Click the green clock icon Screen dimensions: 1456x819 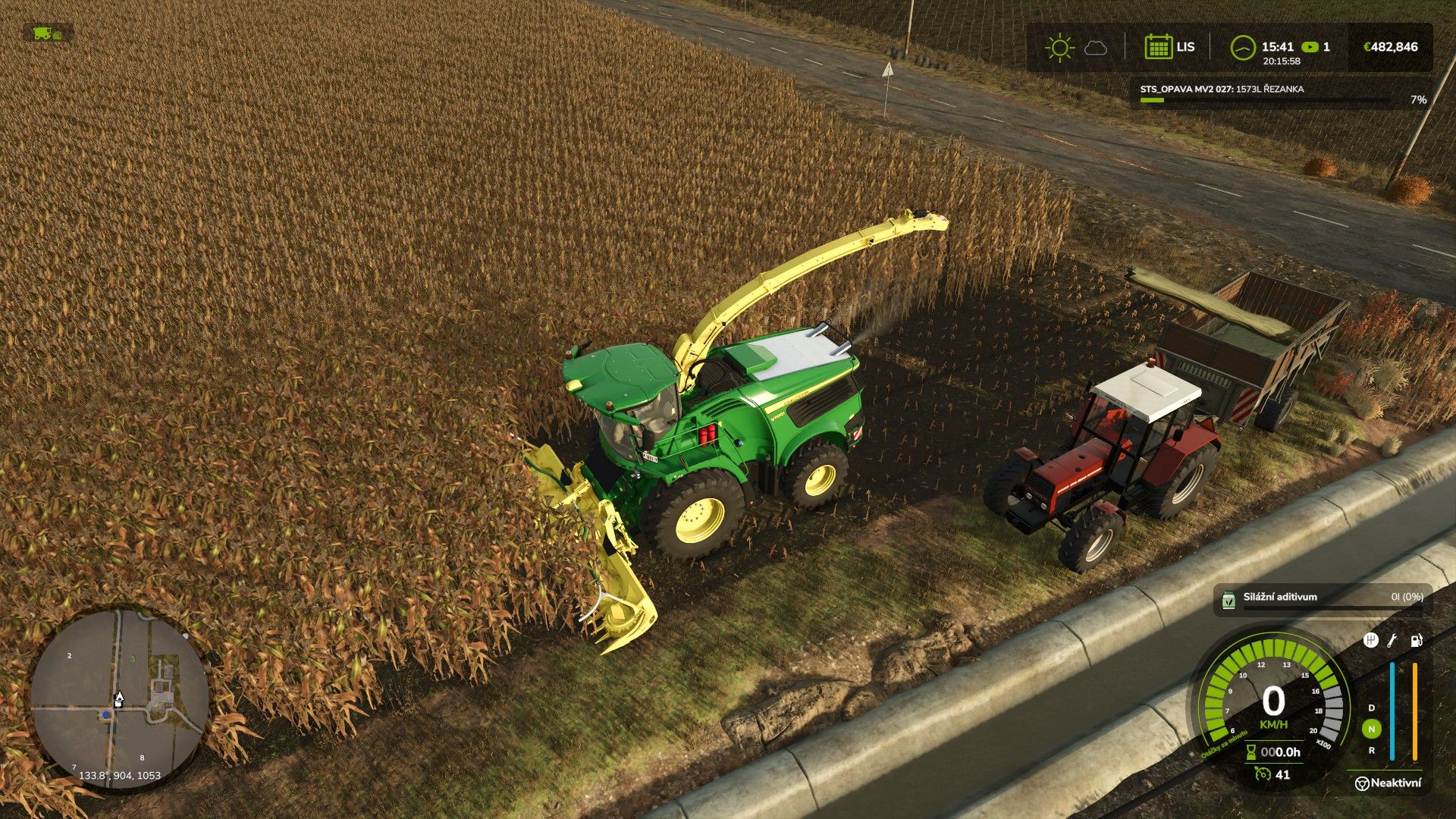(1242, 48)
